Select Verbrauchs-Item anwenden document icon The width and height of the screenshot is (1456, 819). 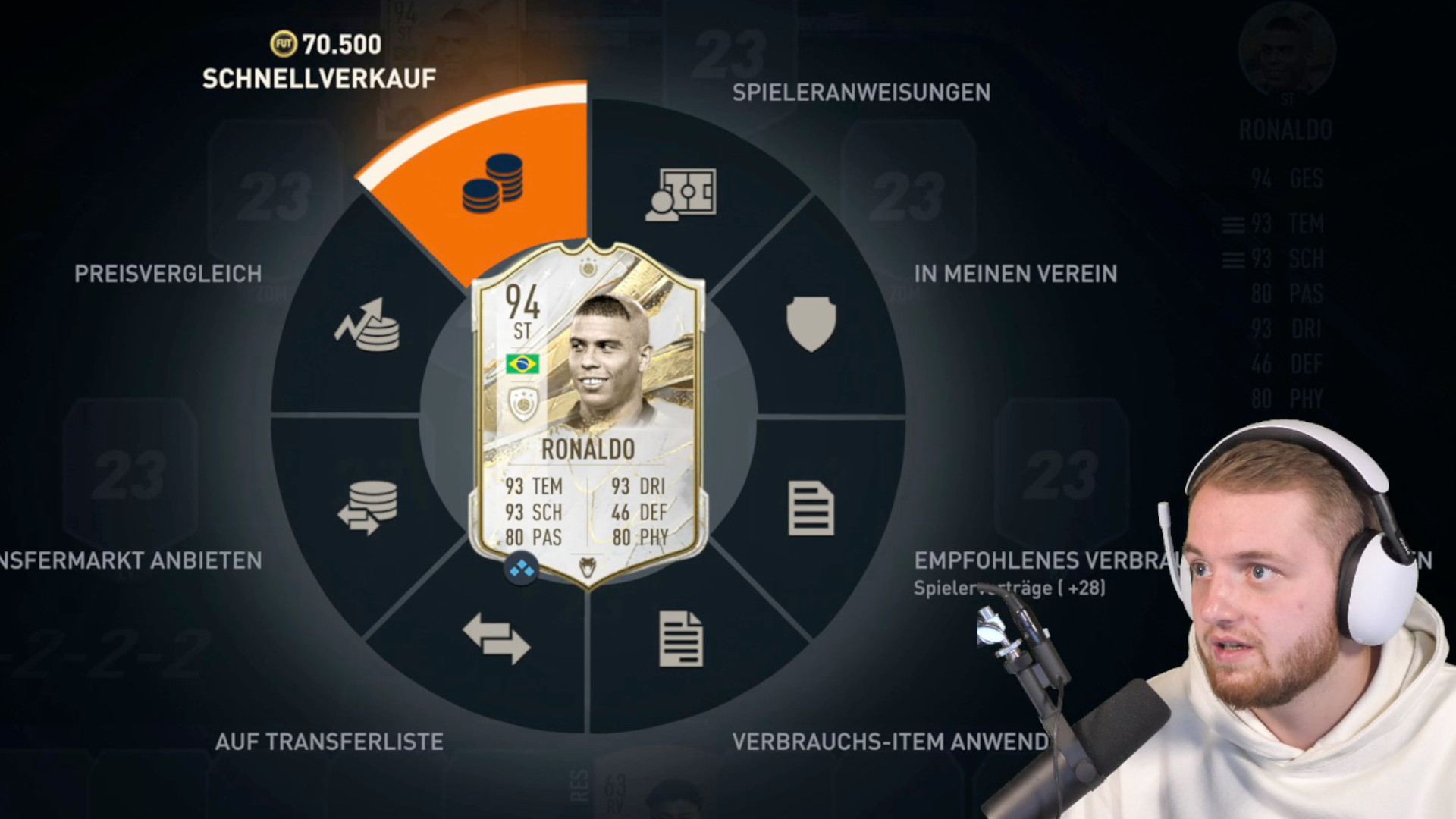[x=680, y=639]
